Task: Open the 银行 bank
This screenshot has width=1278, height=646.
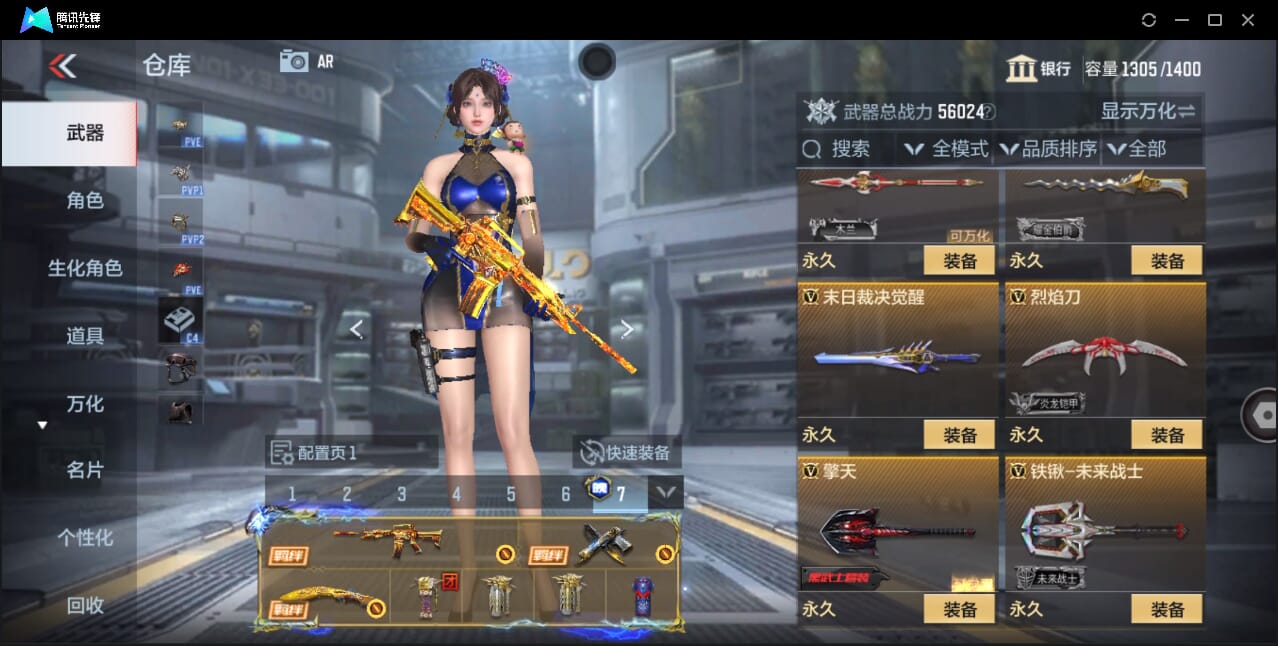Action: click(x=1038, y=69)
